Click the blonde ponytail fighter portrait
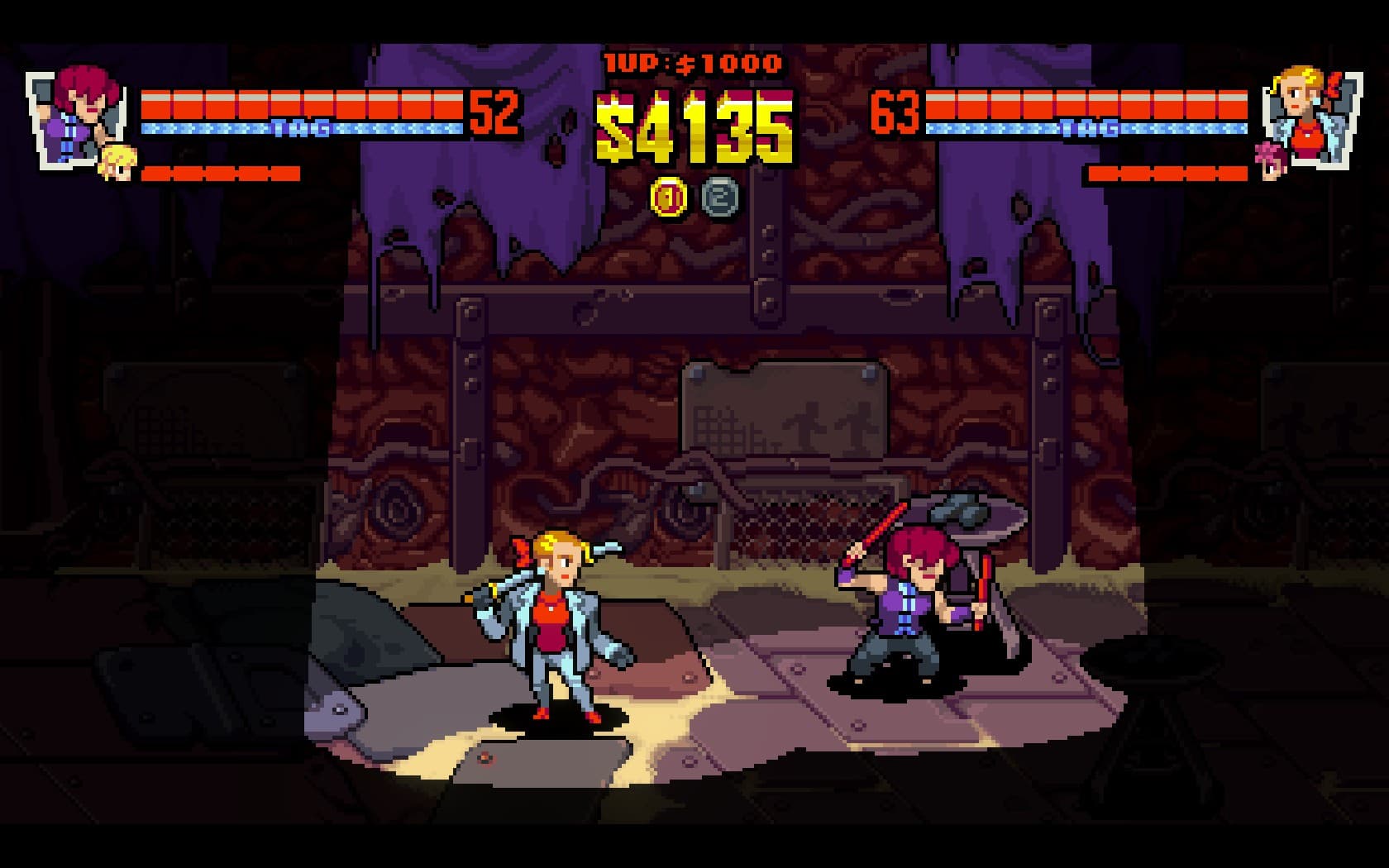The width and height of the screenshot is (1389, 868). click(1310, 116)
